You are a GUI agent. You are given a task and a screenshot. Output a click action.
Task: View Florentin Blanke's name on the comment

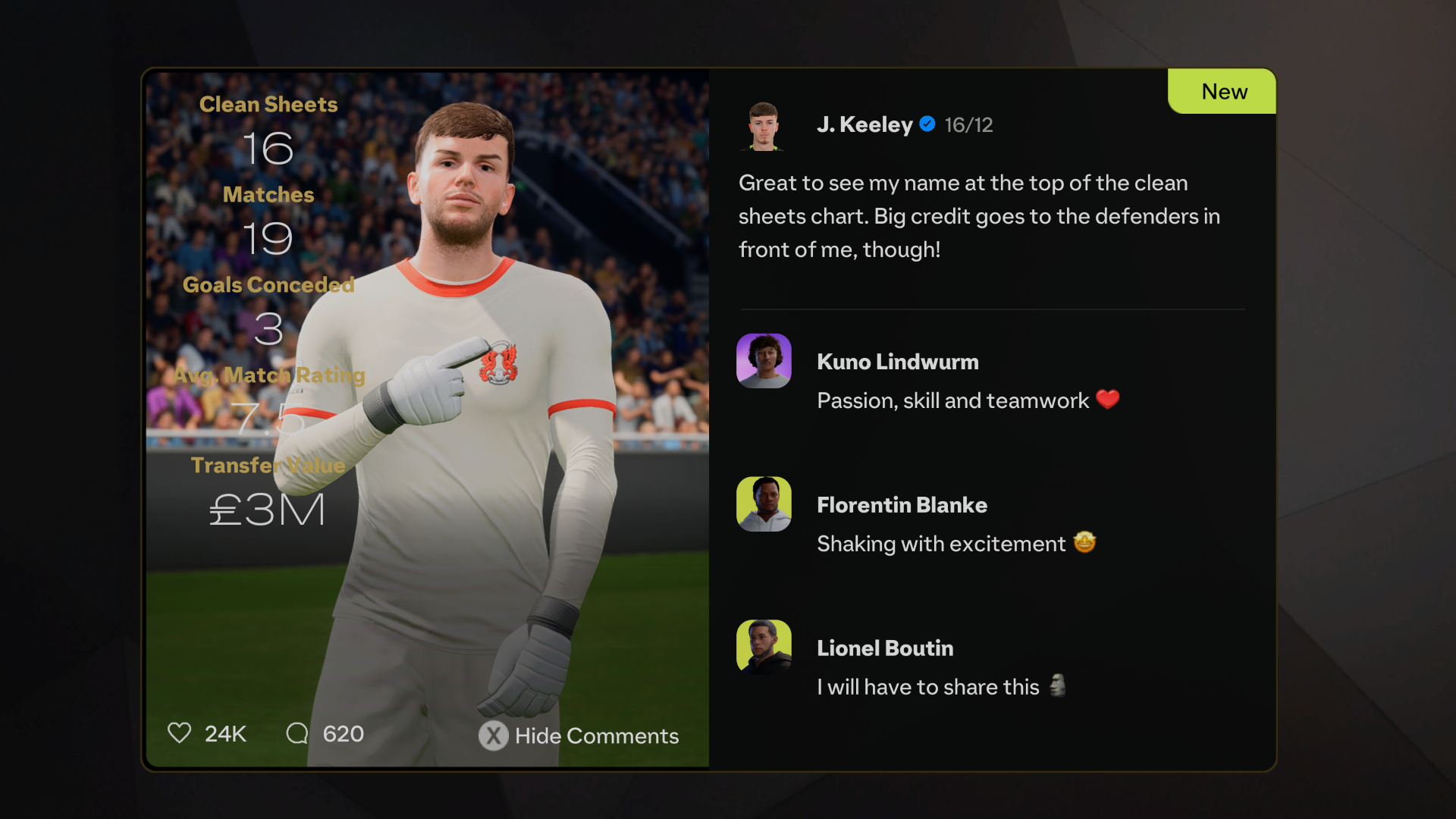tap(902, 505)
